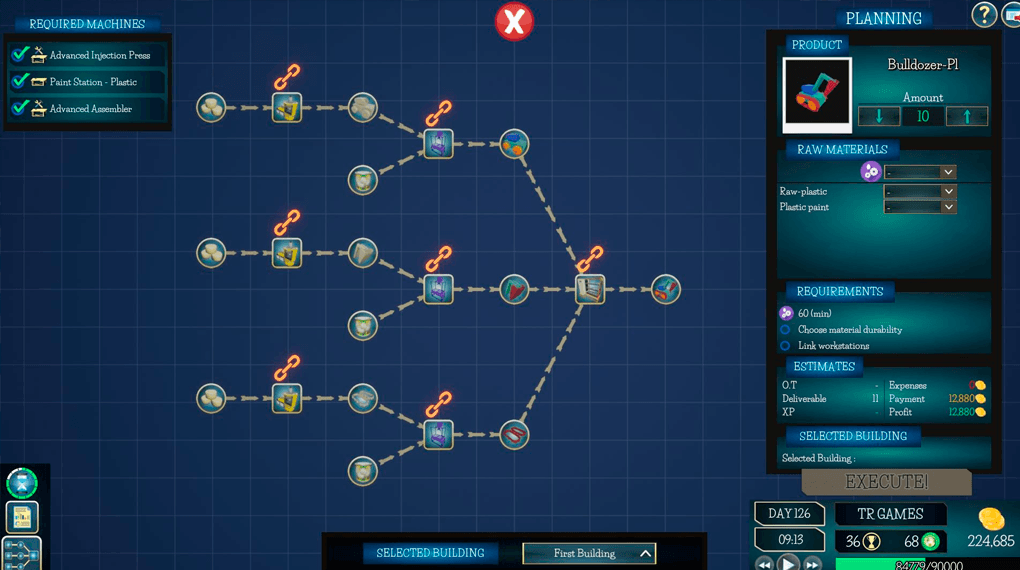
Task: Click the hourglass timer icon
Action: click(x=22, y=483)
